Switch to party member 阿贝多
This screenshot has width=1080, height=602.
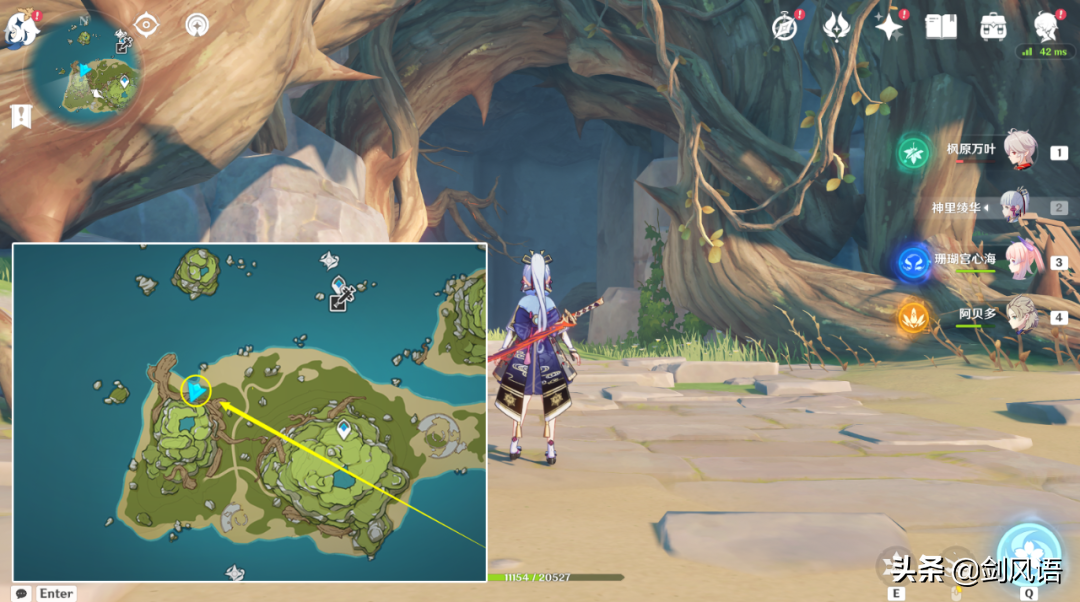coord(1020,314)
